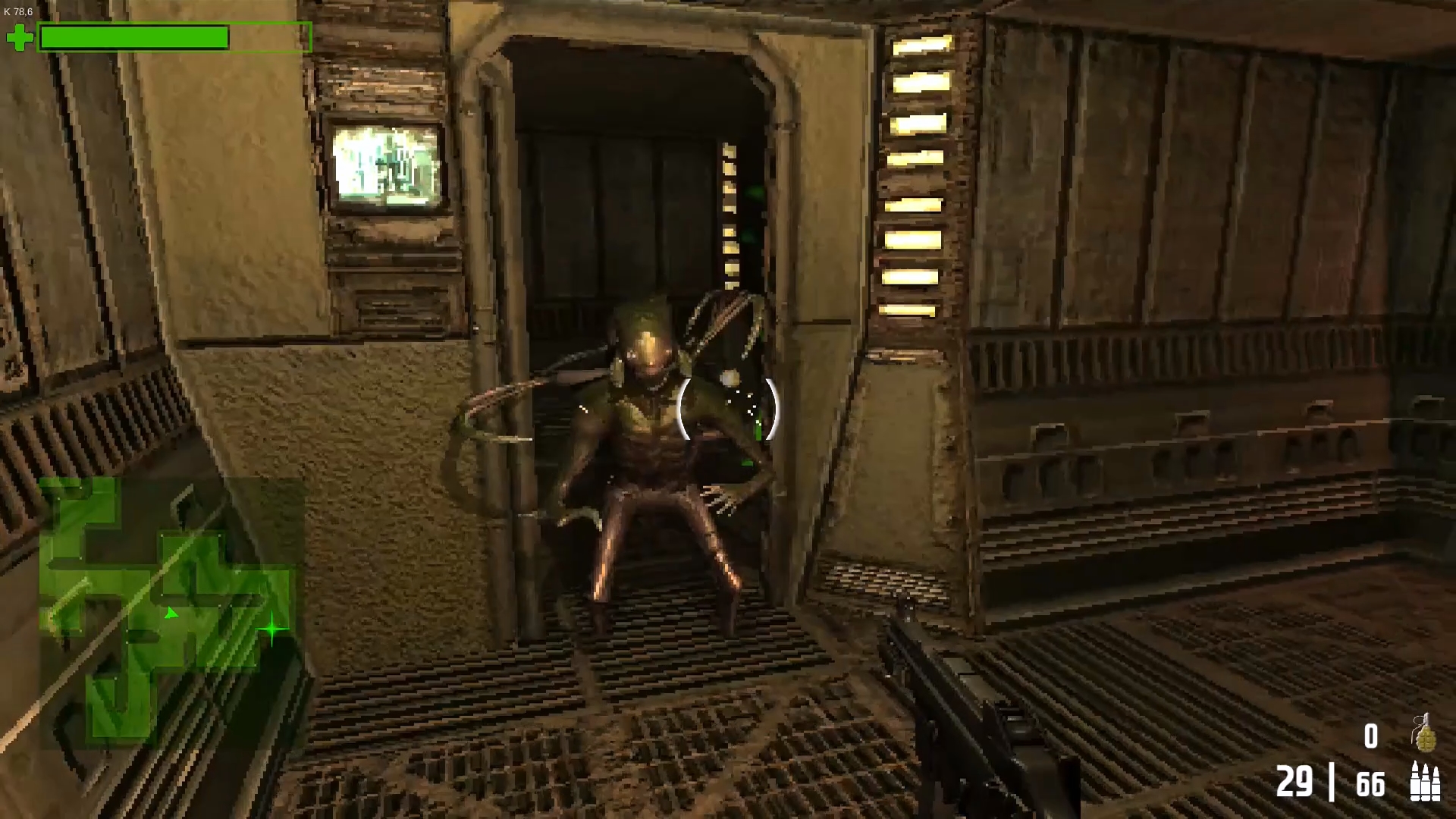
Task: Click the glowing wall monitor screen
Action: [x=387, y=163]
